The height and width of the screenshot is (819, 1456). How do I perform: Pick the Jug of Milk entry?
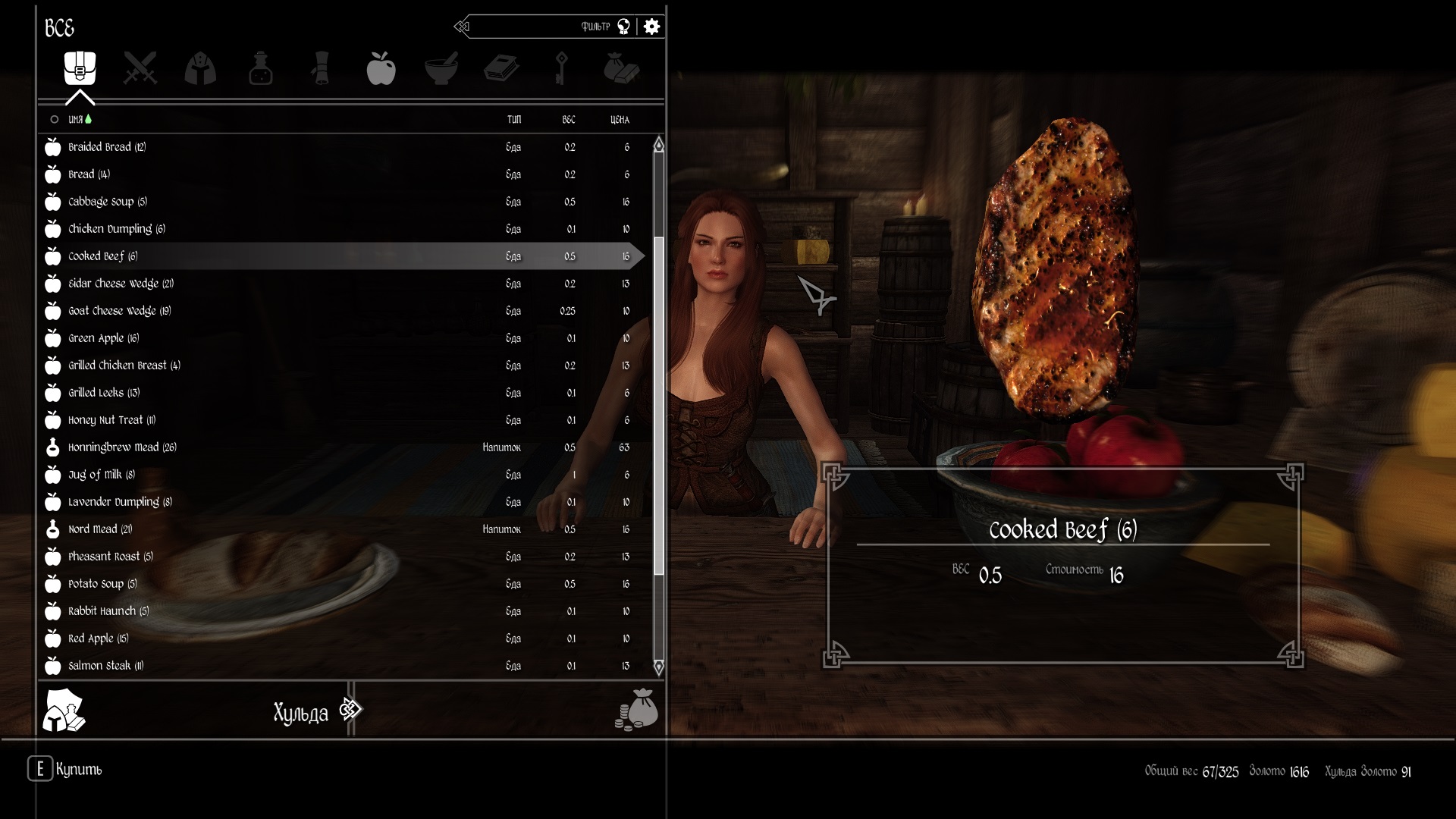coord(101,475)
